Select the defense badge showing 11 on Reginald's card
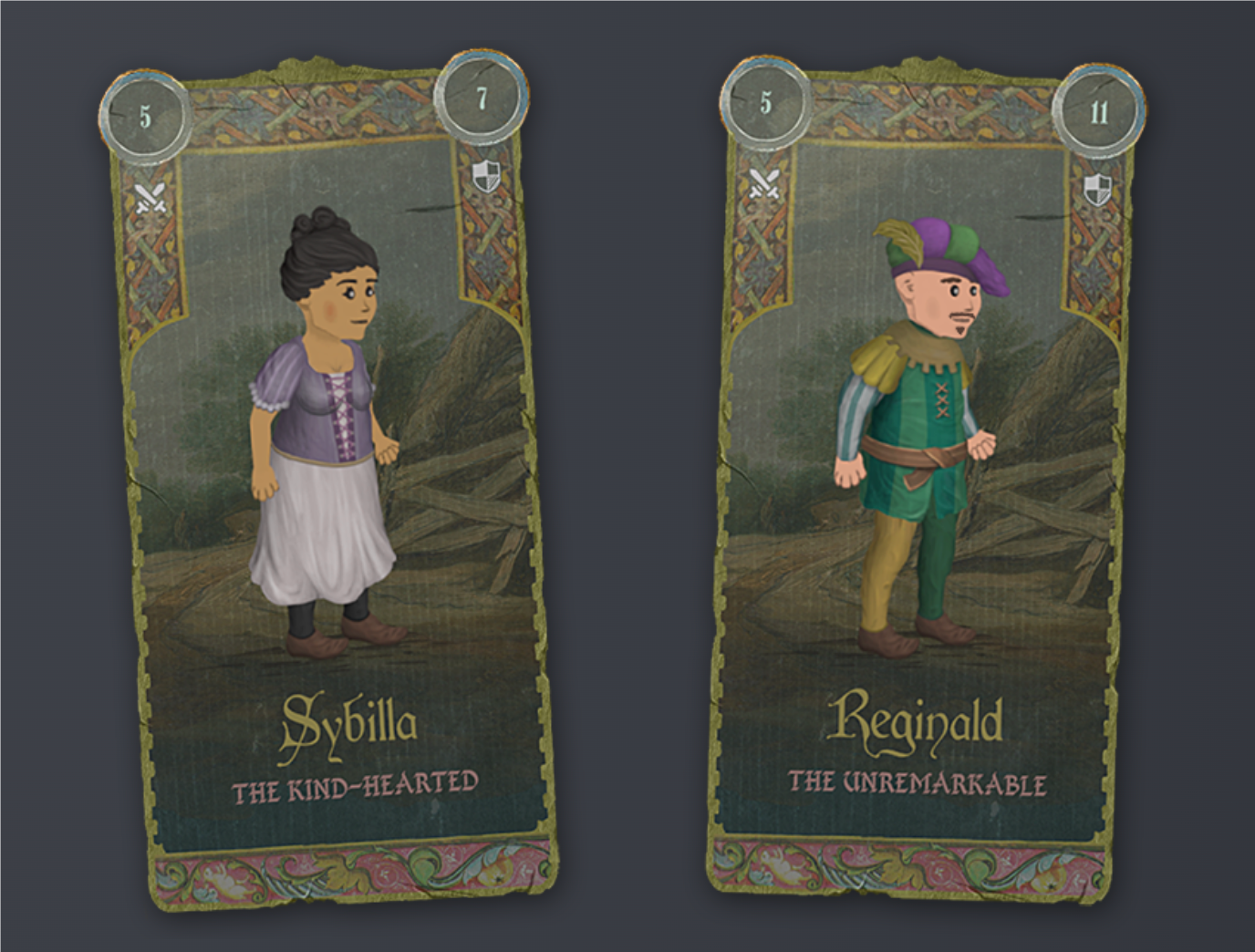Image resolution: width=1255 pixels, height=952 pixels. tap(1098, 114)
